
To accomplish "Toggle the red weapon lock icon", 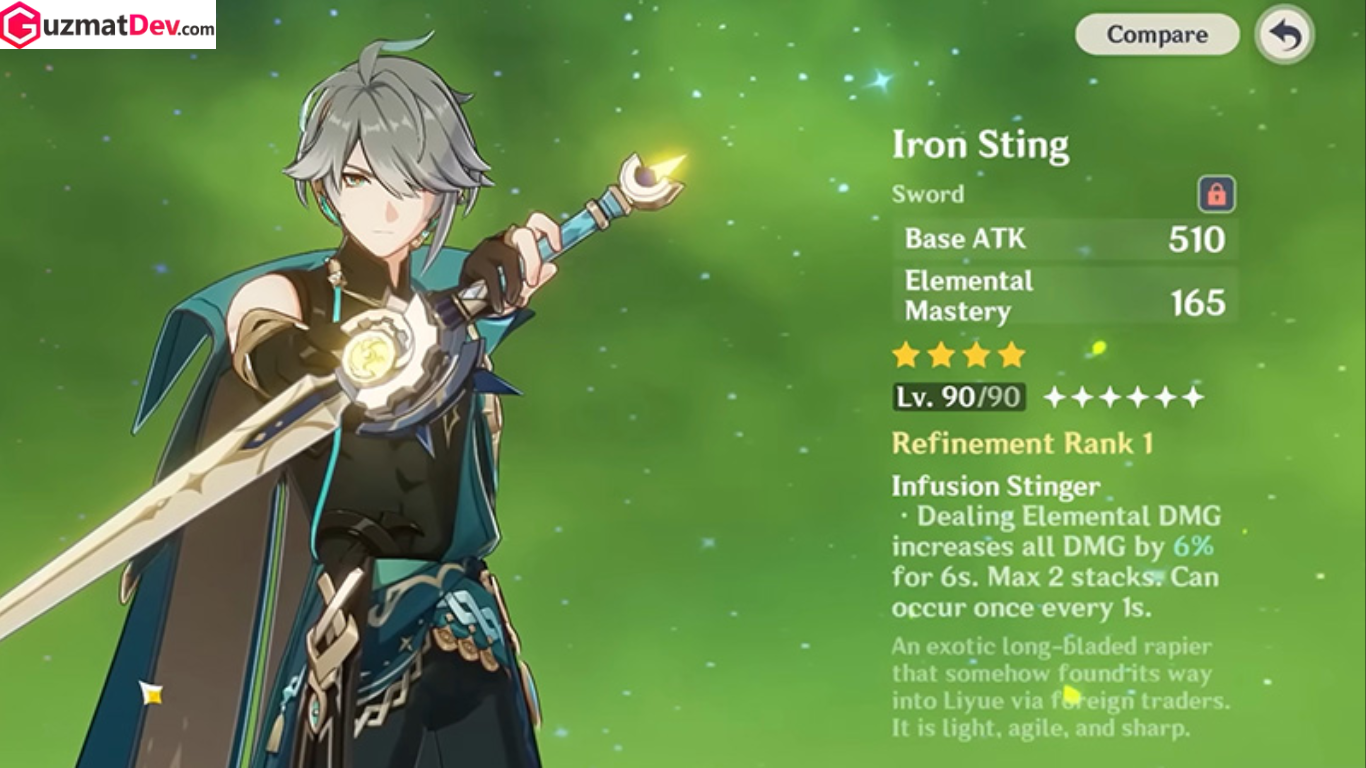I will coord(1216,194).
